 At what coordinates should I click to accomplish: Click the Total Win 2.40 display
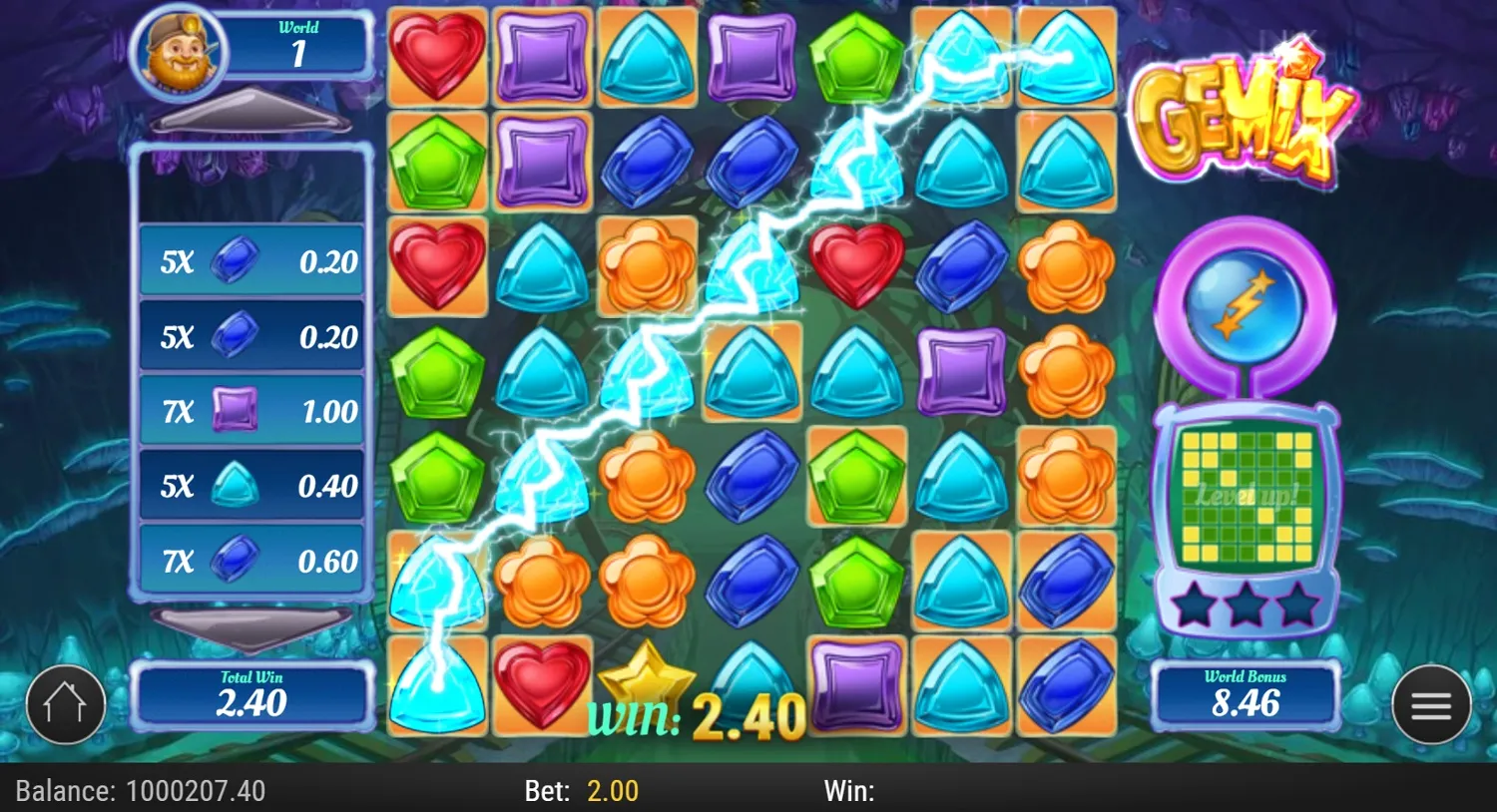(251, 695)
